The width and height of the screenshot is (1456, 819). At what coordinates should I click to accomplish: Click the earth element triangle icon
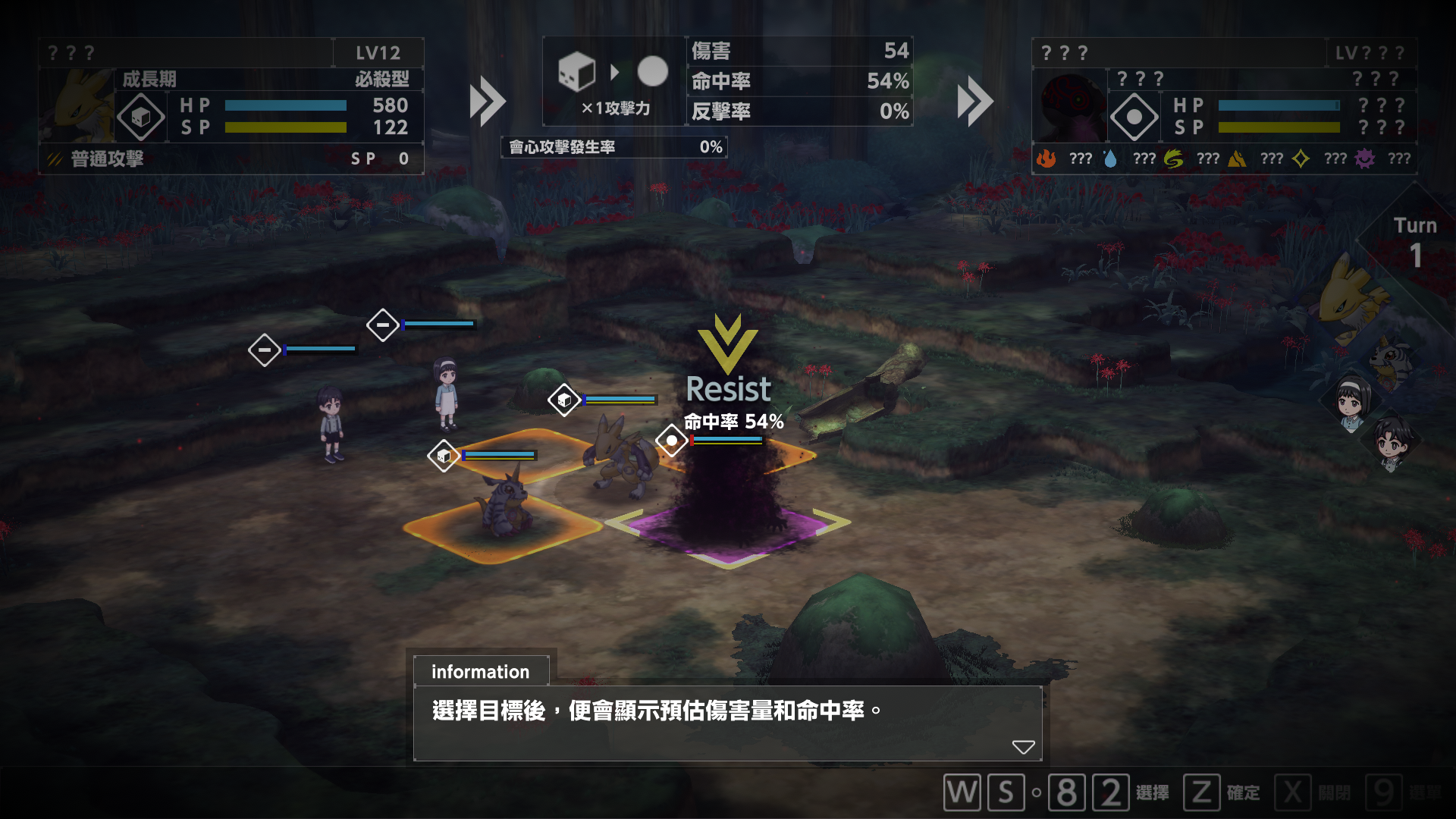[x=1235, y=158]
